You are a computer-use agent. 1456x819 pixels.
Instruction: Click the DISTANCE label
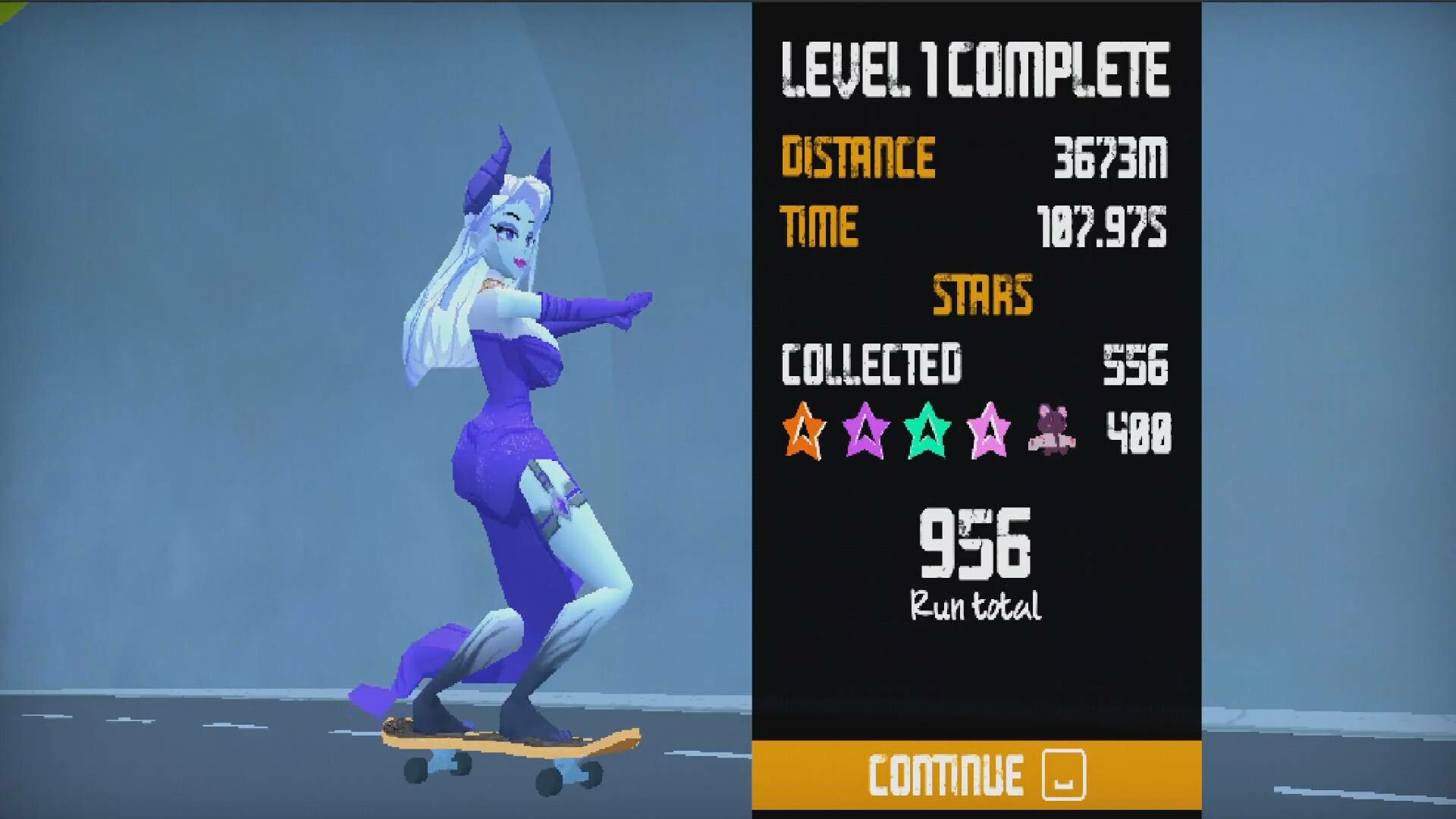click(857, 156)
